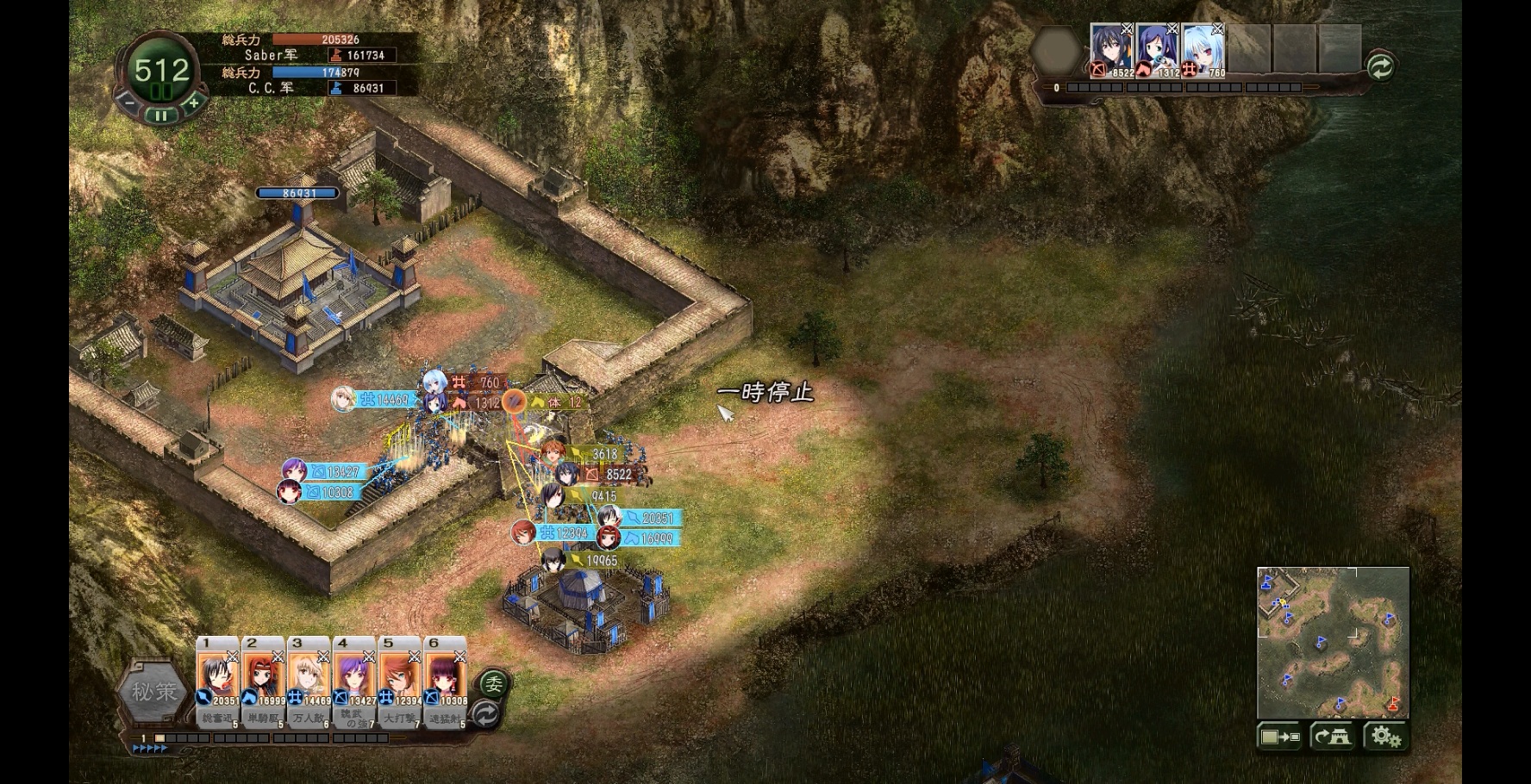Image resolution: width=1531 pixels, height=784 pixels.
Task: Toggle the green 委 delegate button
Action: click(493, 684)
